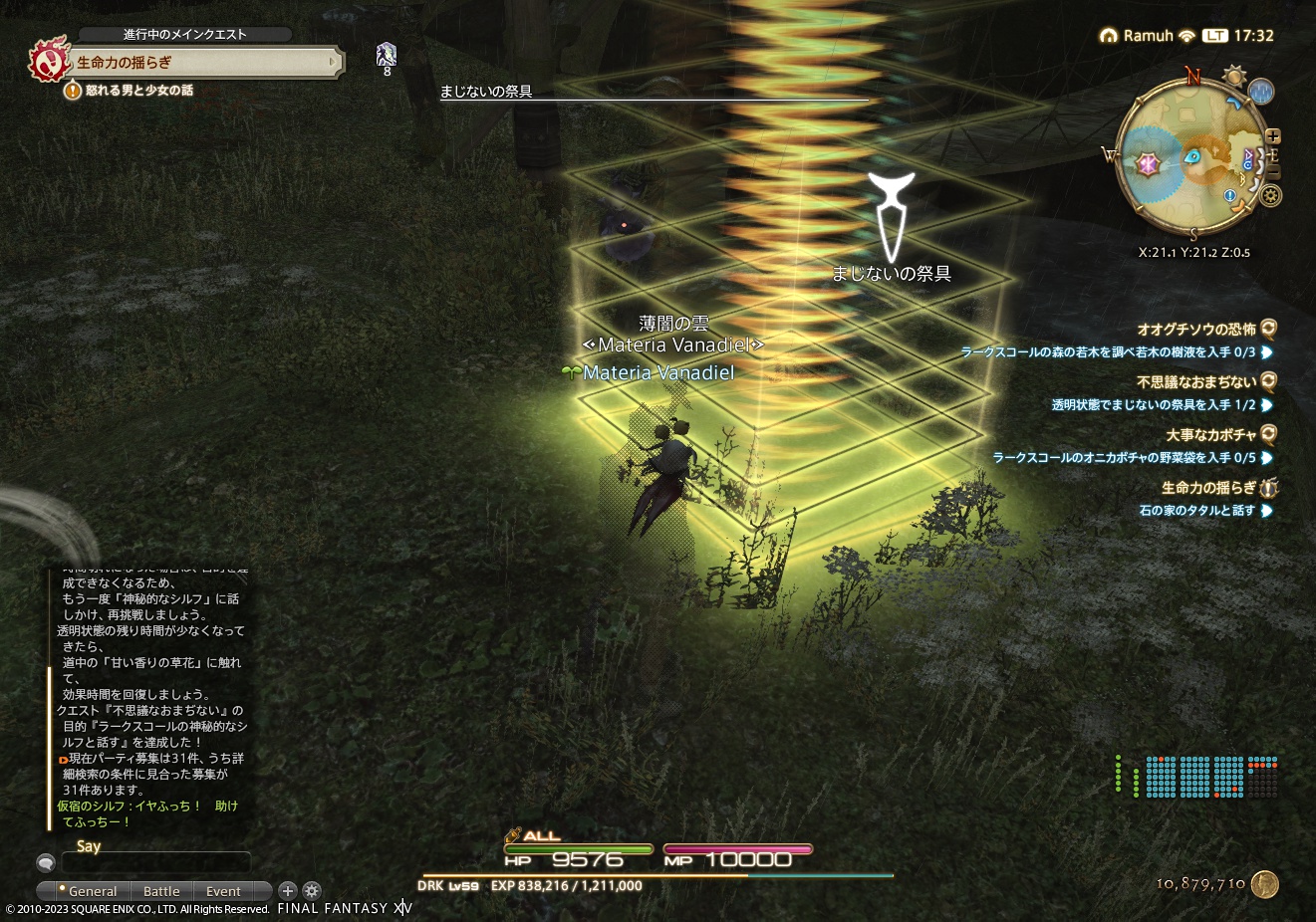The height and width of the screenshot is (922, 1316).
Task: Click the chat speech bubble icon
Action: [46, 862]
